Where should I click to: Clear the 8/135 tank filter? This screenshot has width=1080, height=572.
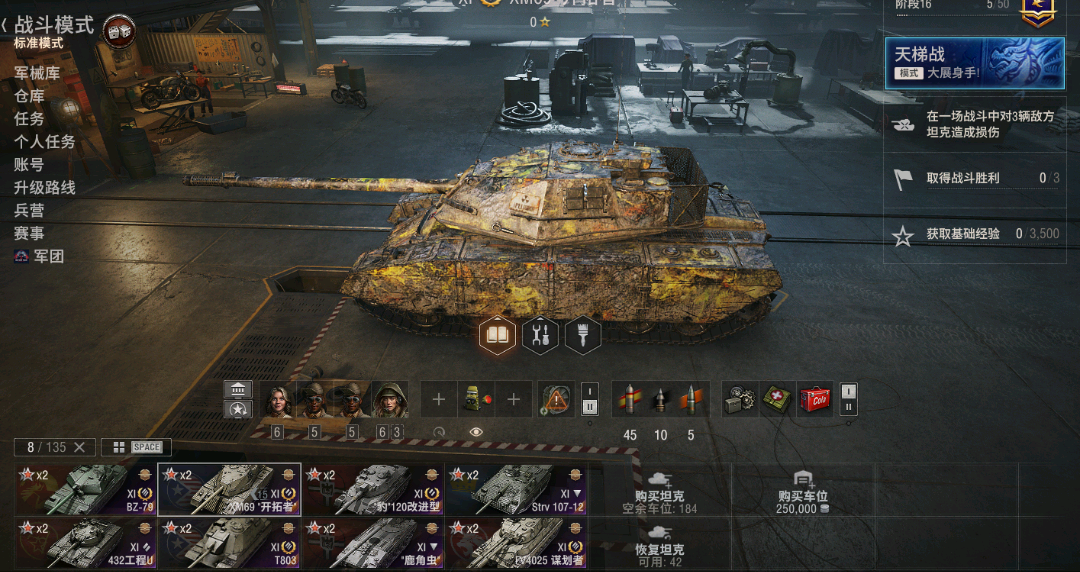tap(79, 447)
